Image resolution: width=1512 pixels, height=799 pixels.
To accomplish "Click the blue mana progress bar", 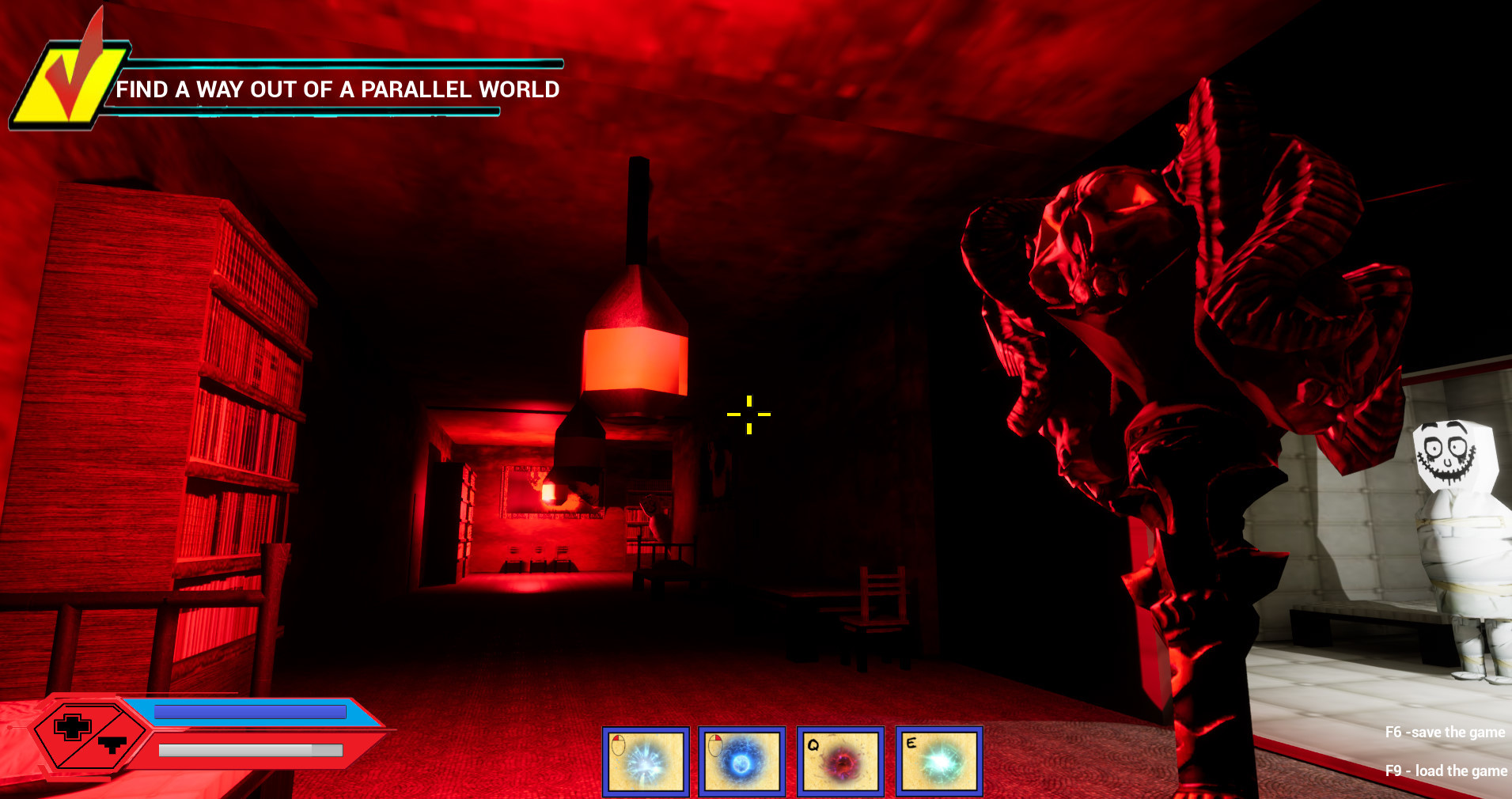I will pyautogui.click(x=249, y=712).
